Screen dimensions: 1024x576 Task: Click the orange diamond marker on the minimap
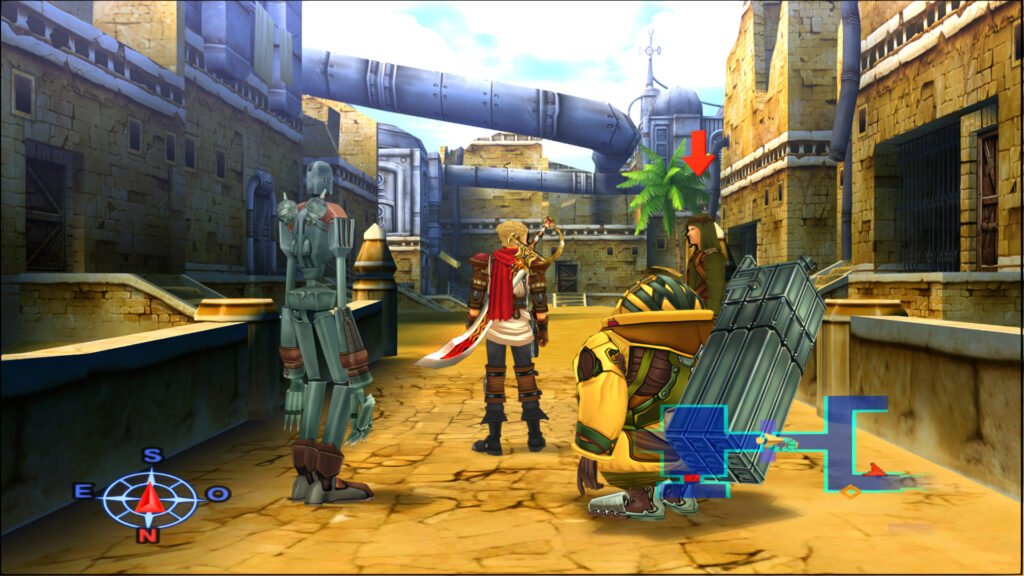point(850,491)
